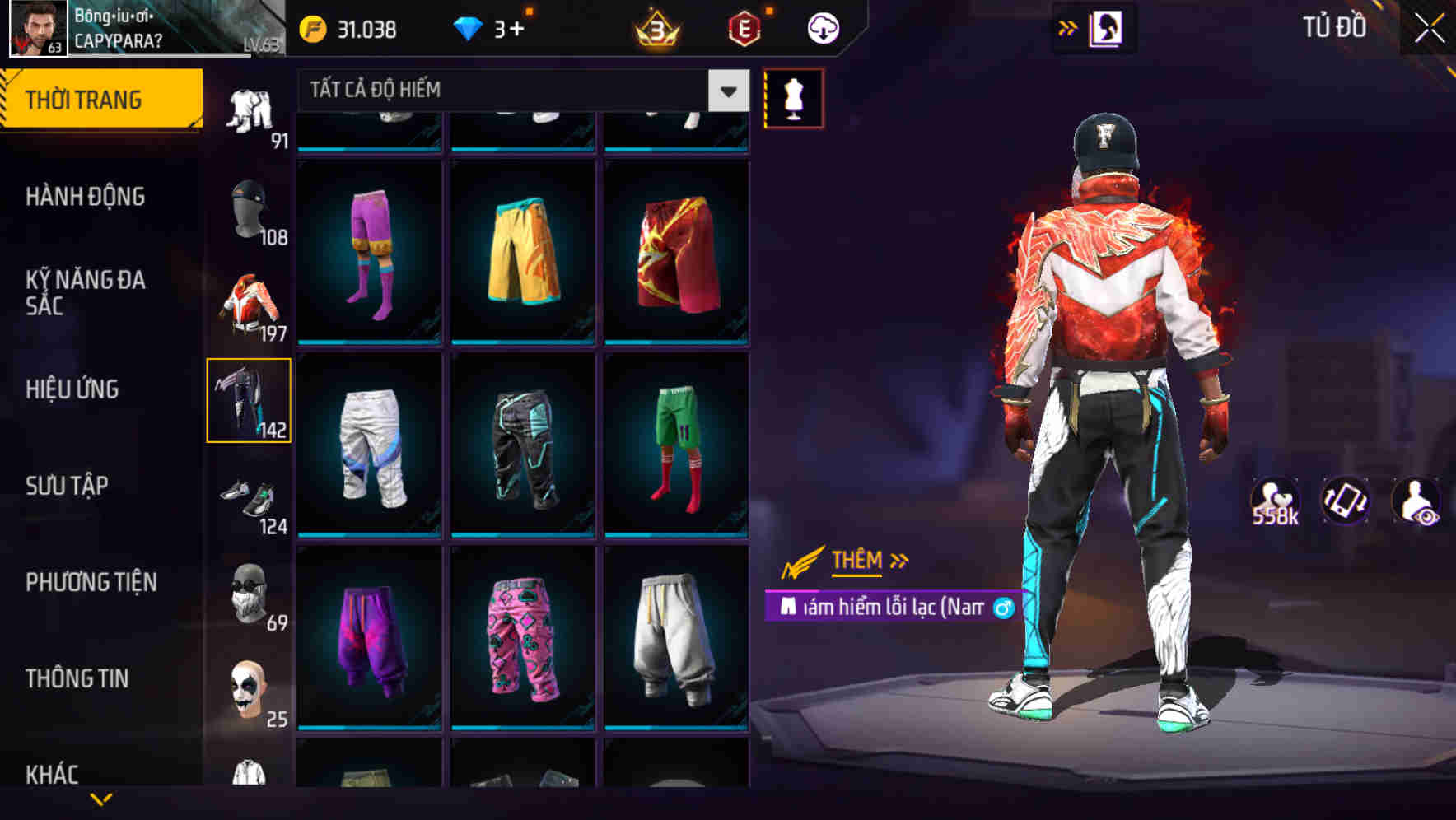1456x820 pixels.
Task: Collapse the left sidebar with bottom yellow chevron
Action: [x=101, y=799]
